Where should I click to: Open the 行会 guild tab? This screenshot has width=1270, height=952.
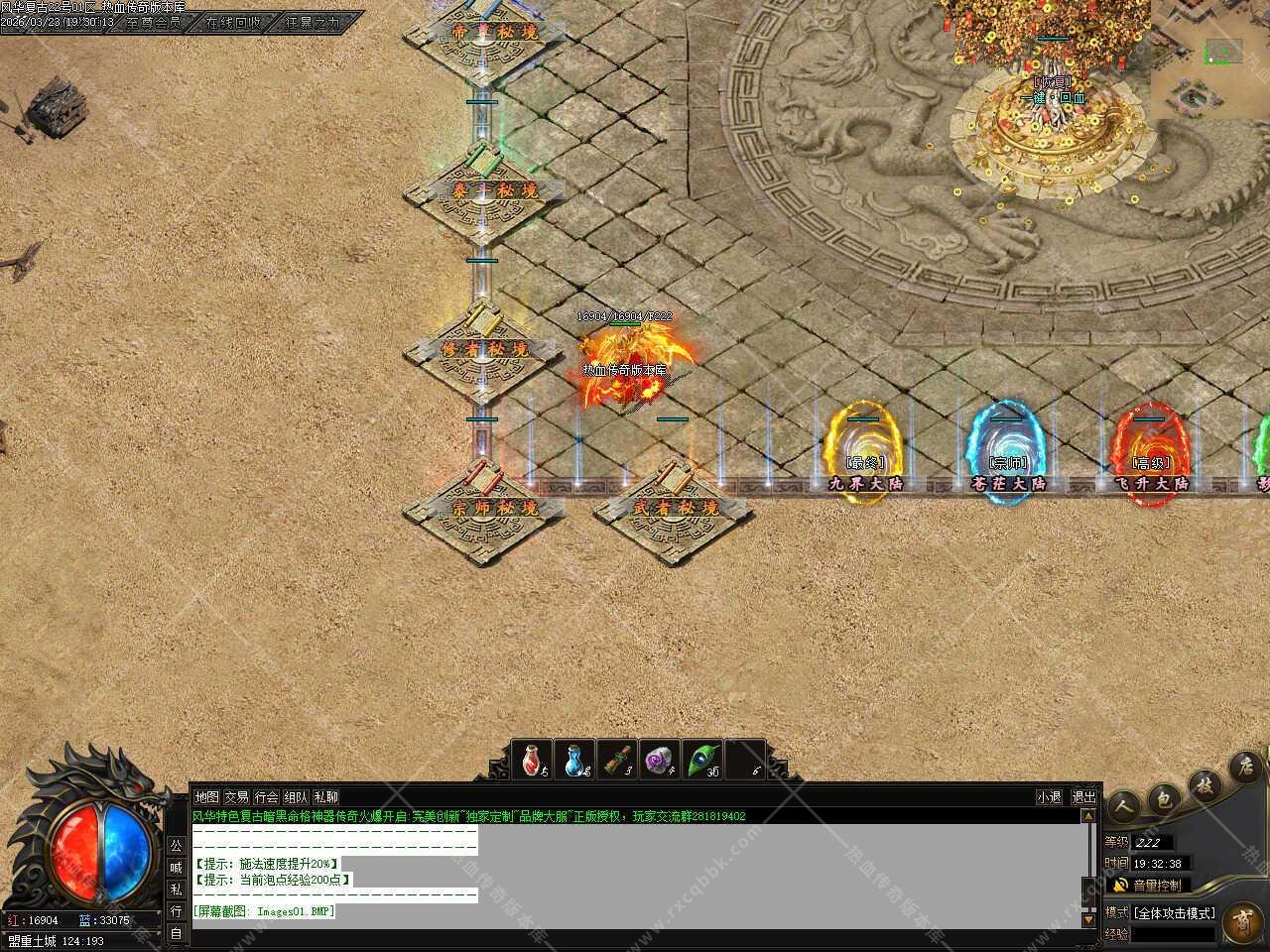pyautogui.click(x=266, y=796)
